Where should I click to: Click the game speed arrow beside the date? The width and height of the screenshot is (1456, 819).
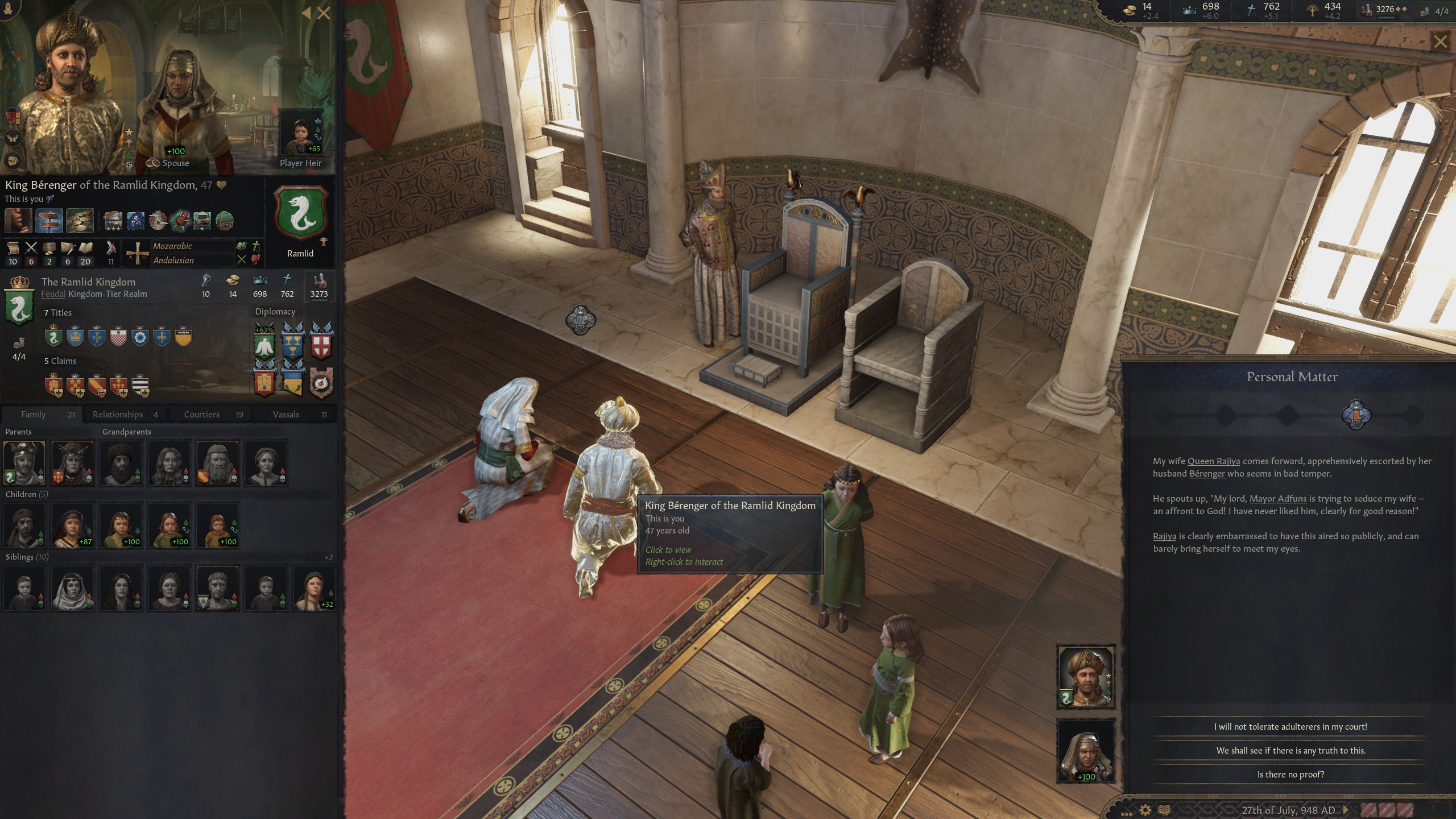point(1346,810)
